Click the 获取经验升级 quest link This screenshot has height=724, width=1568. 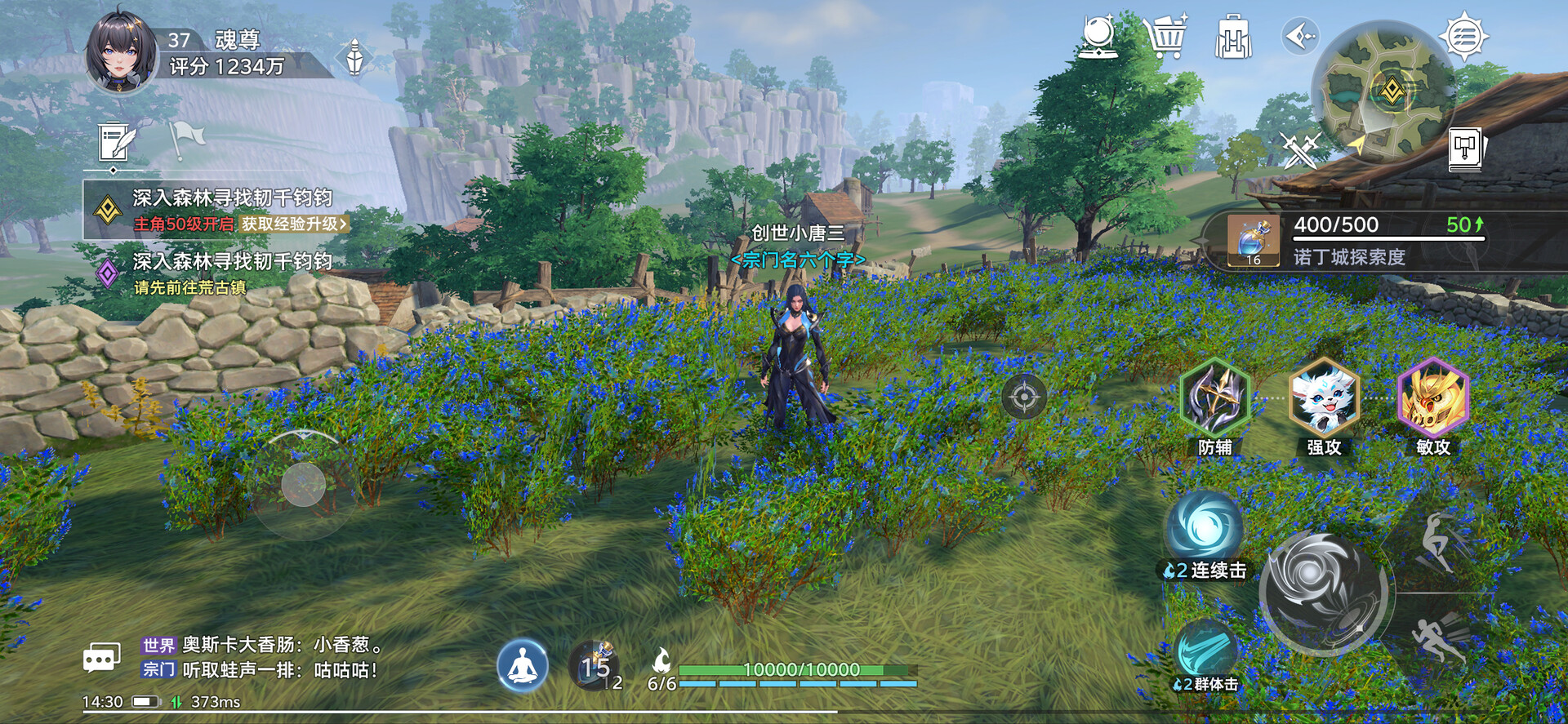point(294,224)
